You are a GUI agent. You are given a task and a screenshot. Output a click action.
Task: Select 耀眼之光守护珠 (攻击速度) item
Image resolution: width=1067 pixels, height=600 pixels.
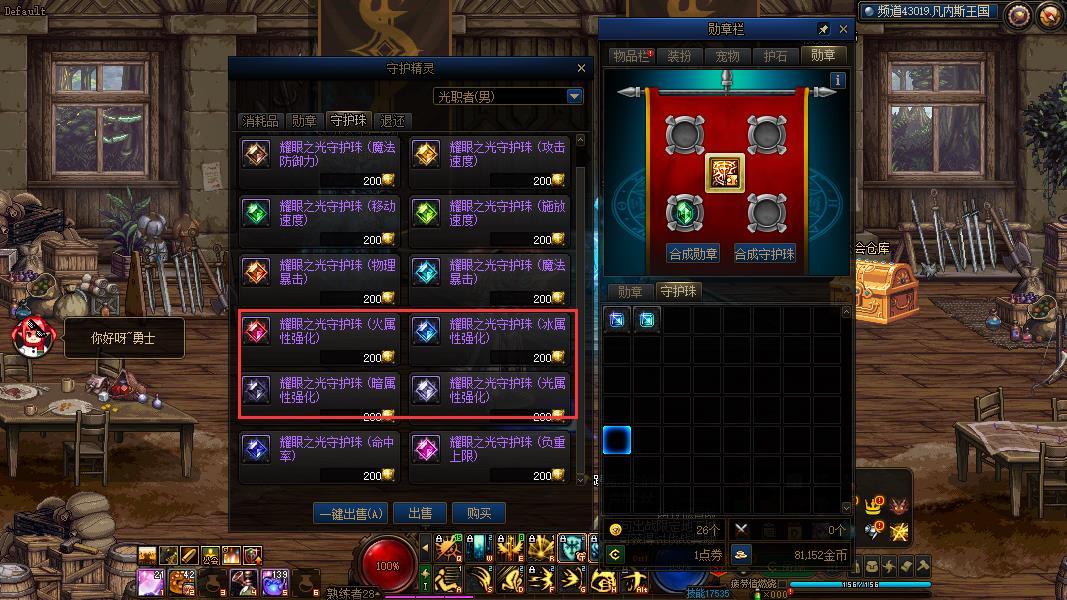tap(490, 160)
